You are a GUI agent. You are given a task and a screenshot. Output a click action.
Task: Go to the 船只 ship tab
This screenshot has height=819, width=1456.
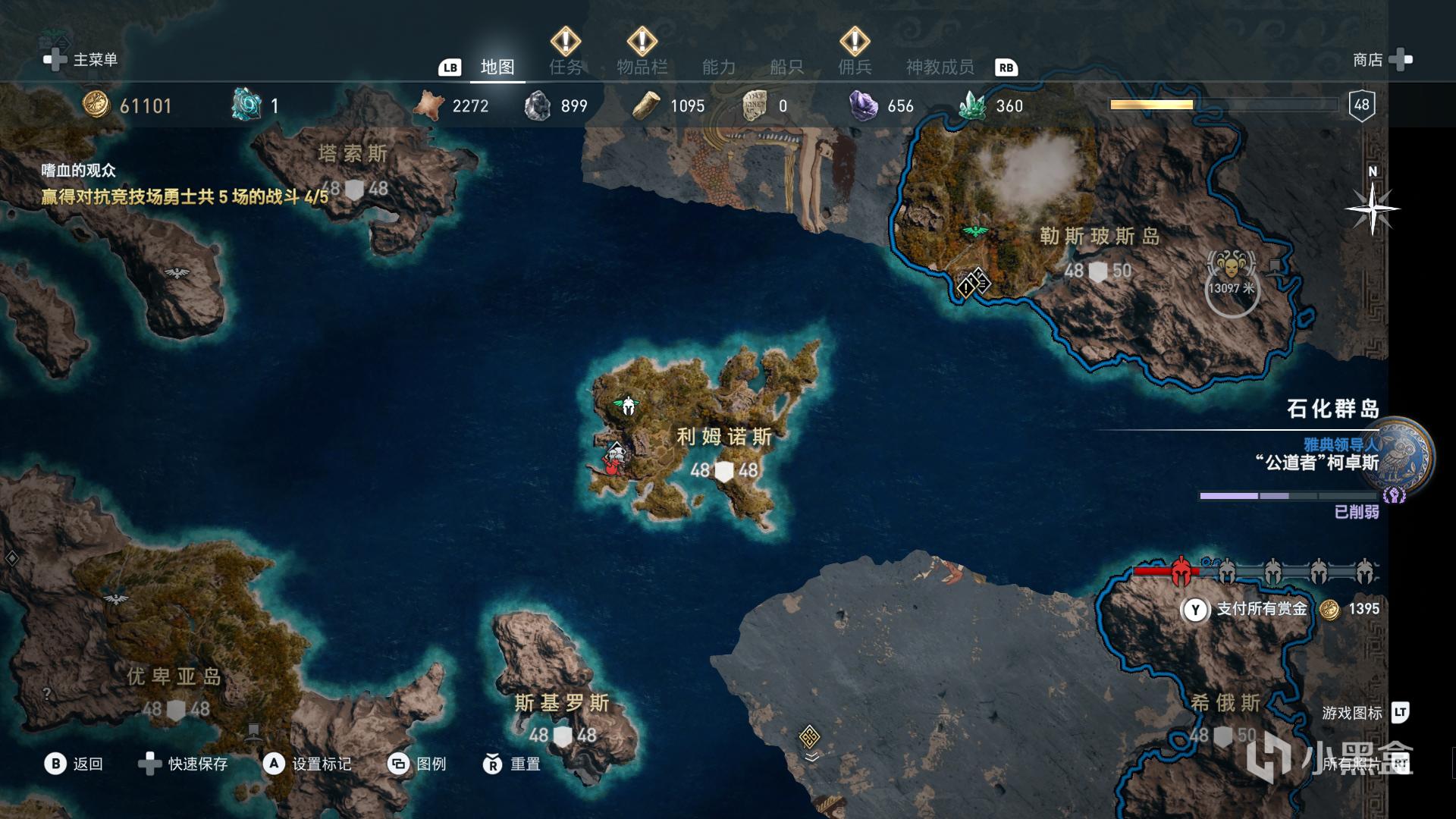(786, 67)
